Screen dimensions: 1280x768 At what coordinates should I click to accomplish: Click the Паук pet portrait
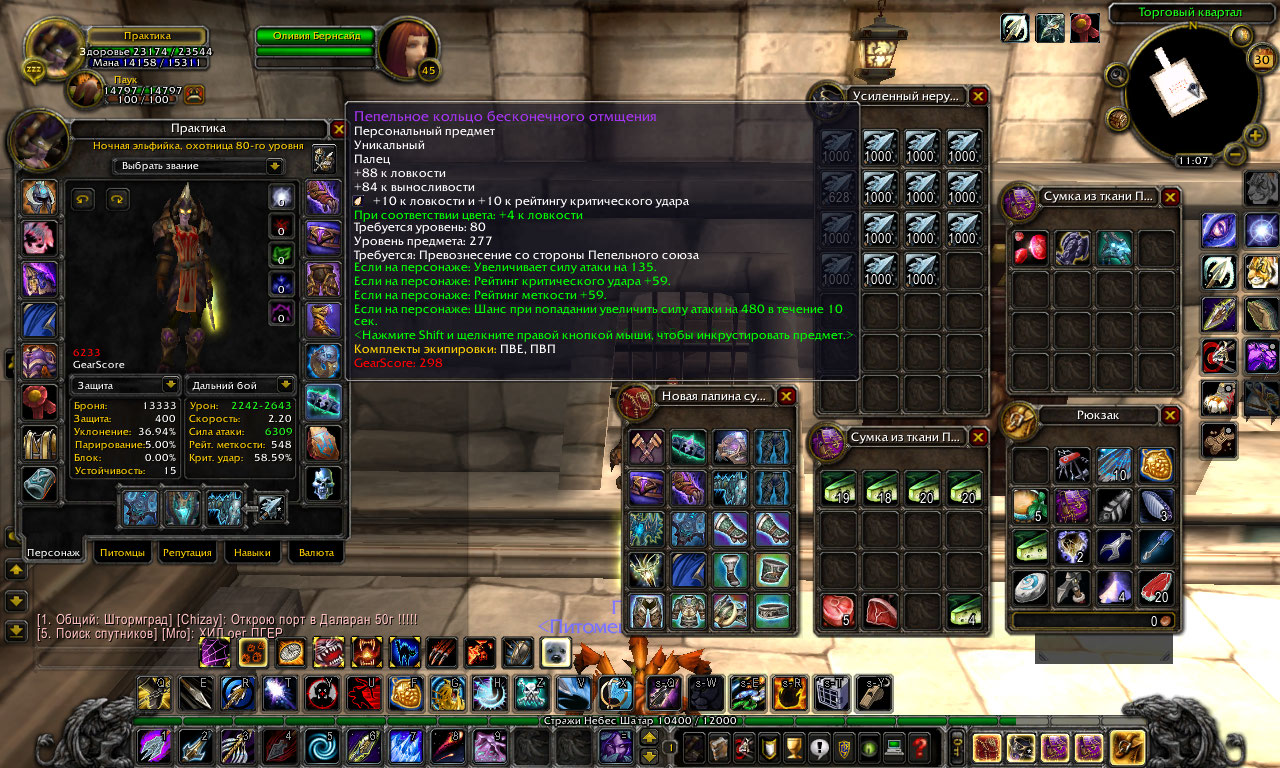click(x=85, y=88)
